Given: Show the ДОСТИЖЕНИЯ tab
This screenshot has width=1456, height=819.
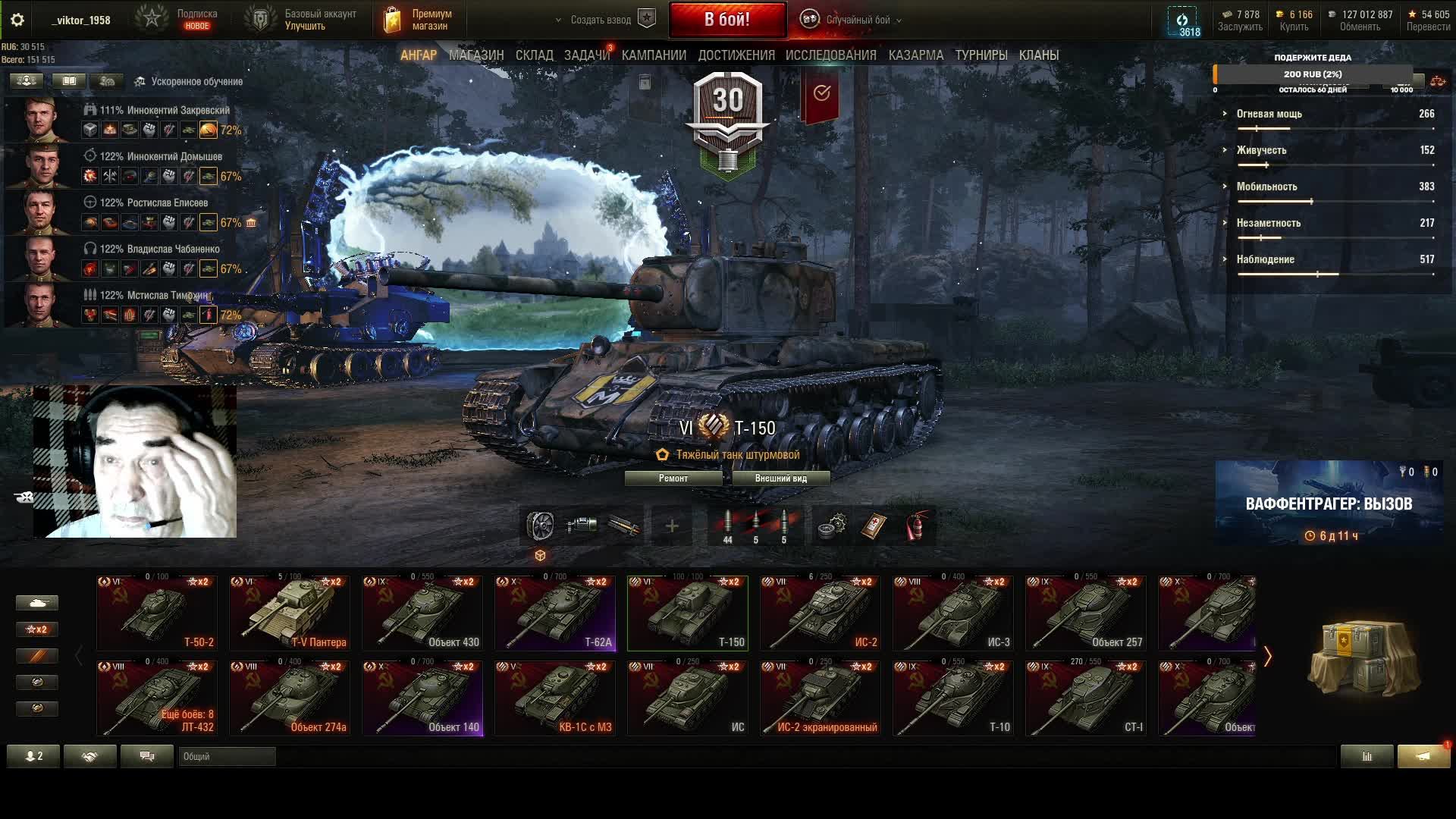Looking at the screenshot, I should pos(736,55).
